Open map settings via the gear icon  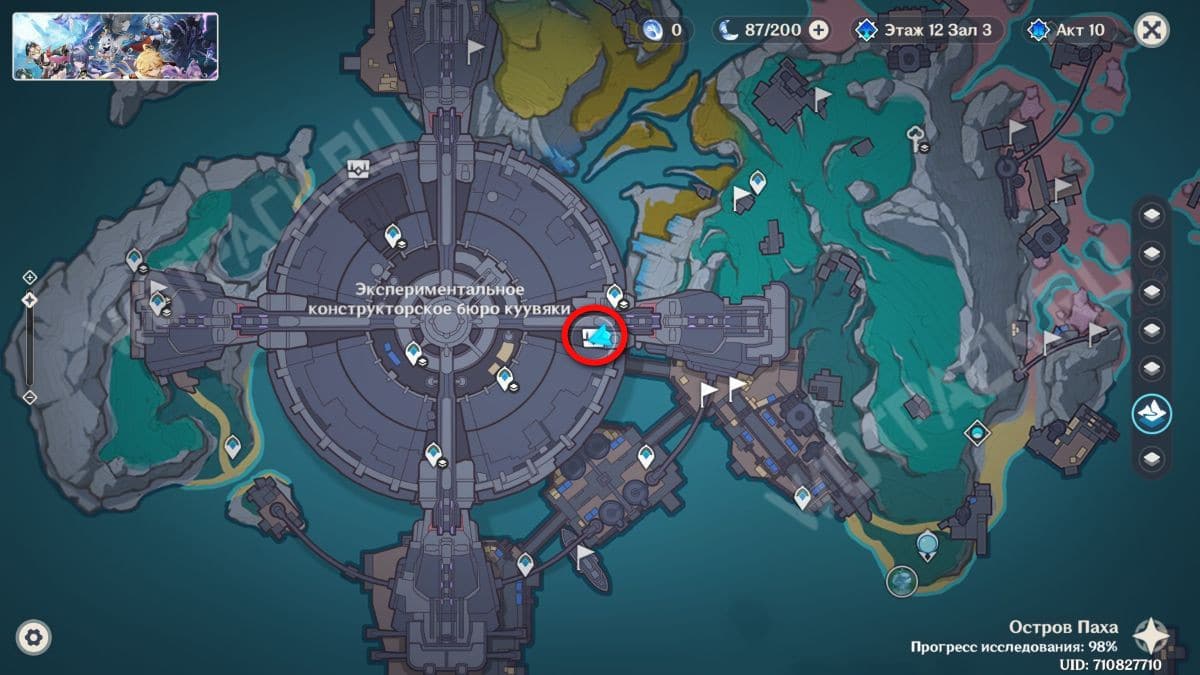pyautogui.click(x=34, y=637)
